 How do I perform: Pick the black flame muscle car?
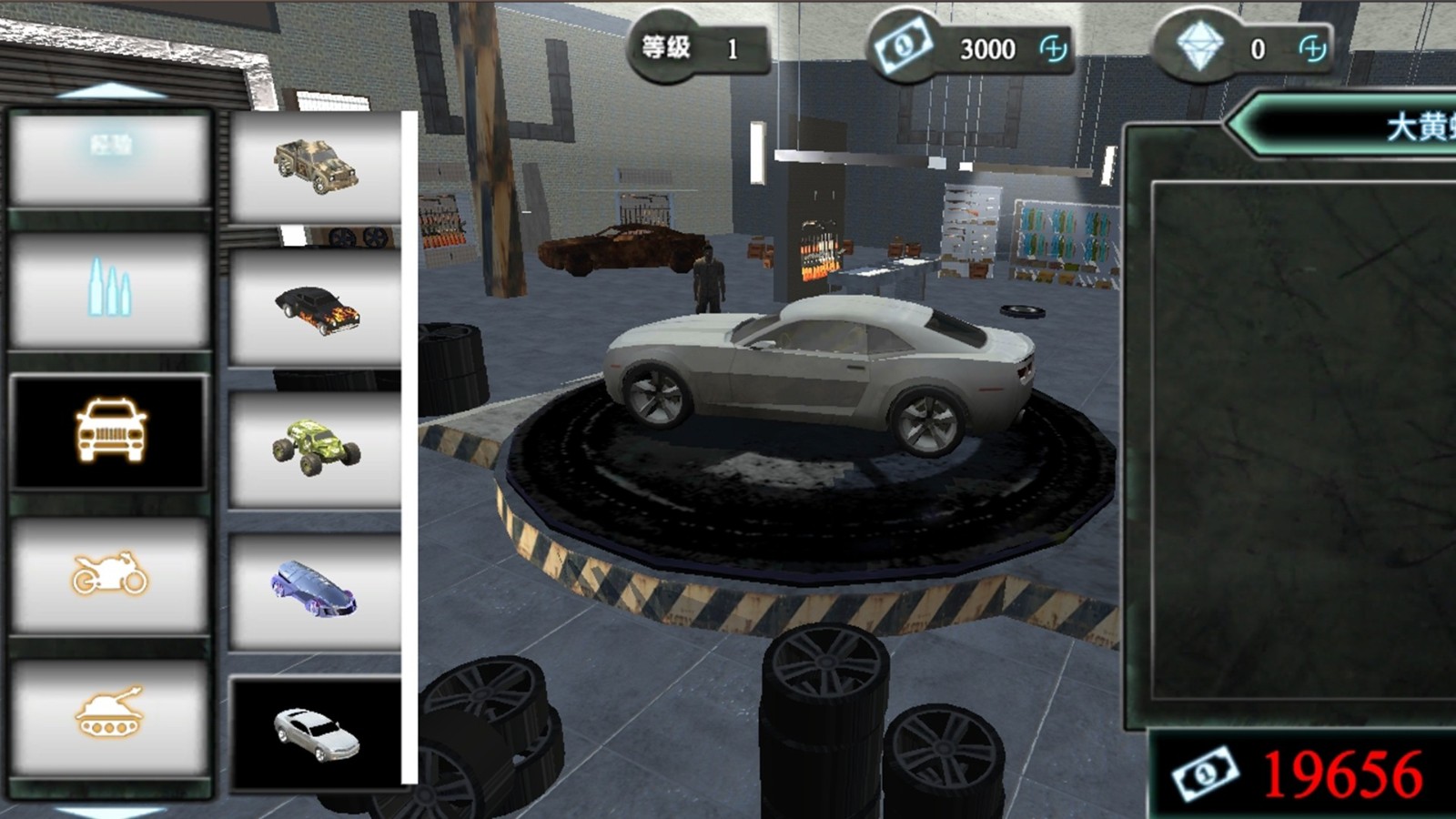[316, 308]
